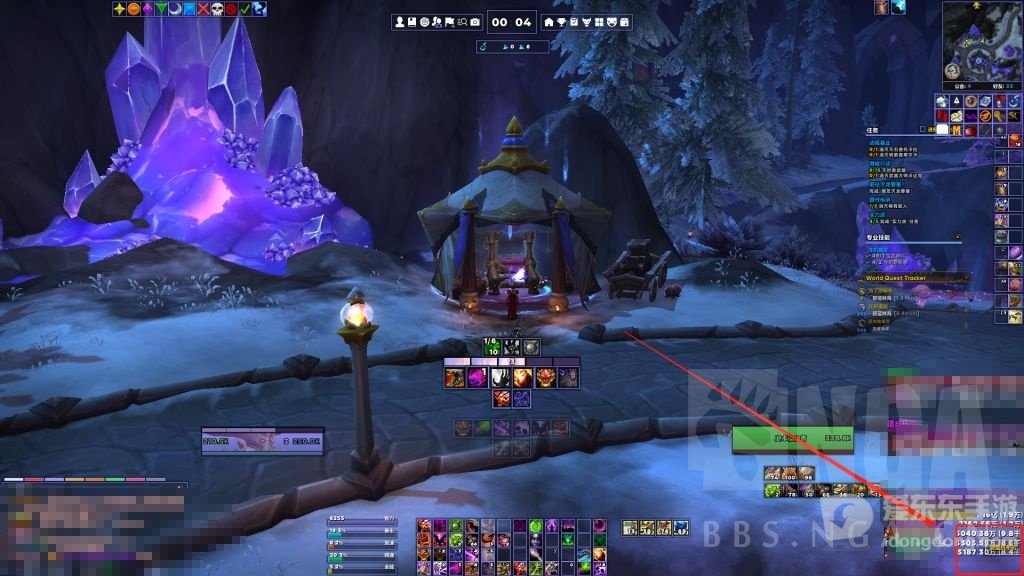Open the camera screenshot tool in top bar
1024x576 pixels.
pos(474,22)
